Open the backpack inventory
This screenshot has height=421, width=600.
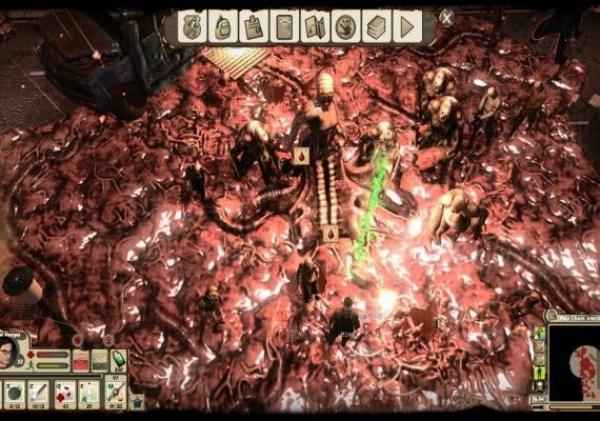(x=223, y=26)
